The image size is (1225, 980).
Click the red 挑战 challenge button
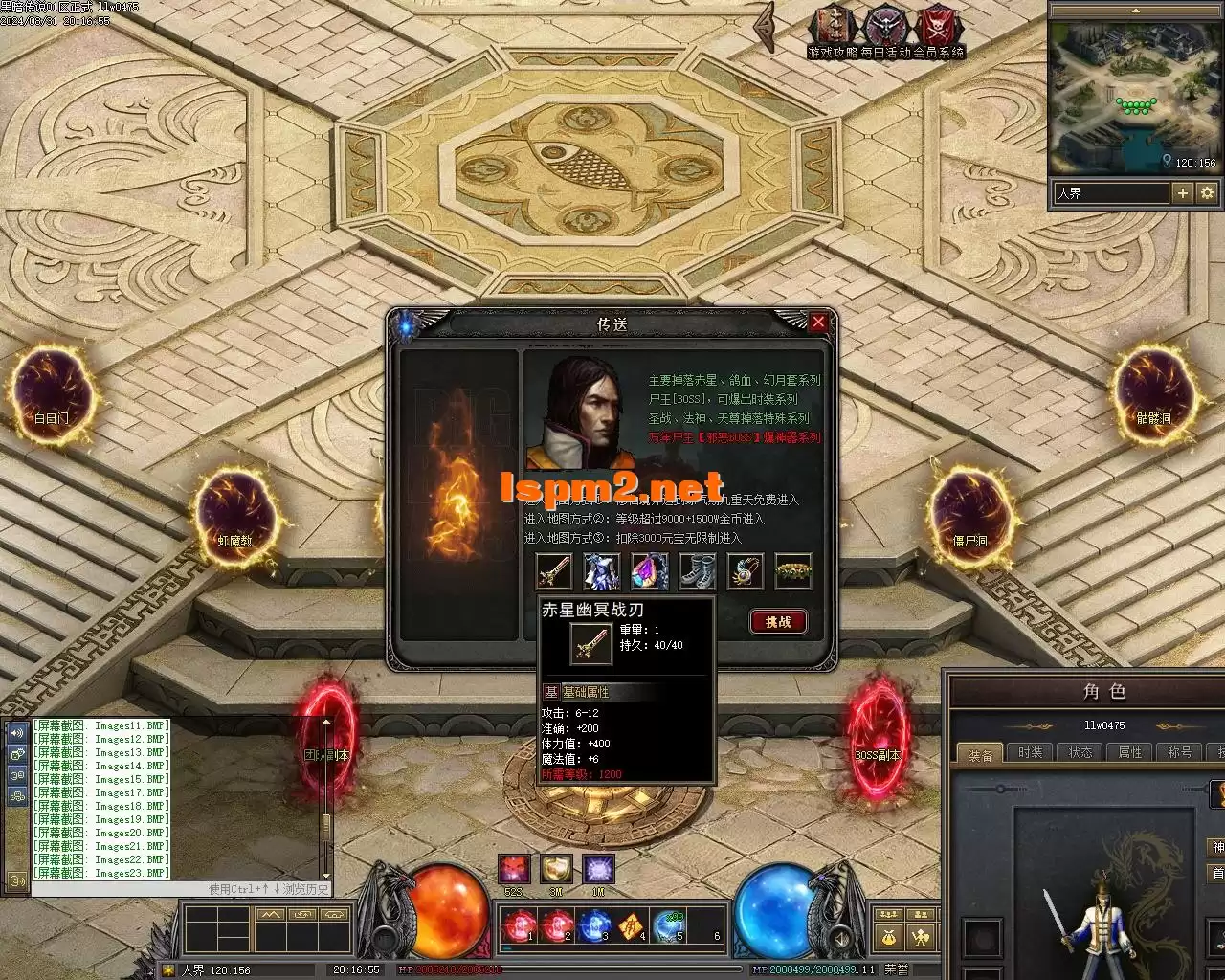click(x=778, y=622)
